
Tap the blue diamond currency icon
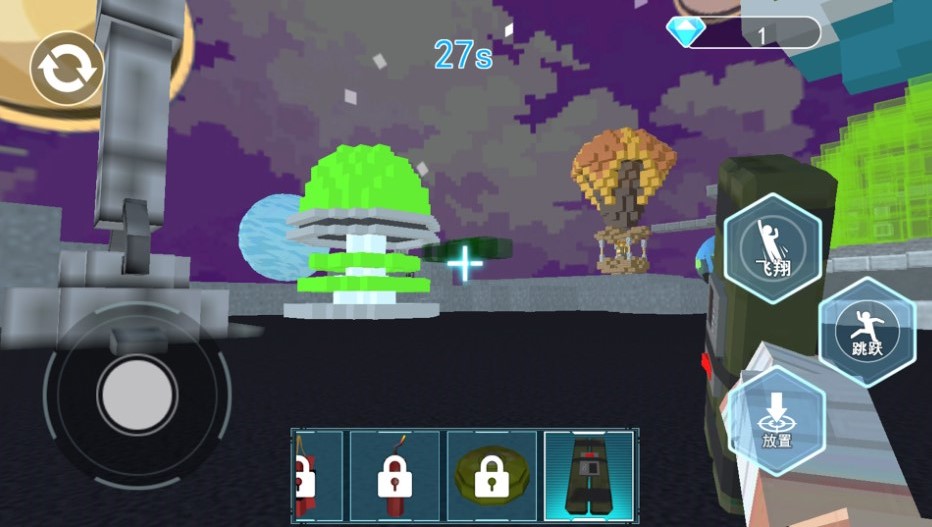pos(685,33)
